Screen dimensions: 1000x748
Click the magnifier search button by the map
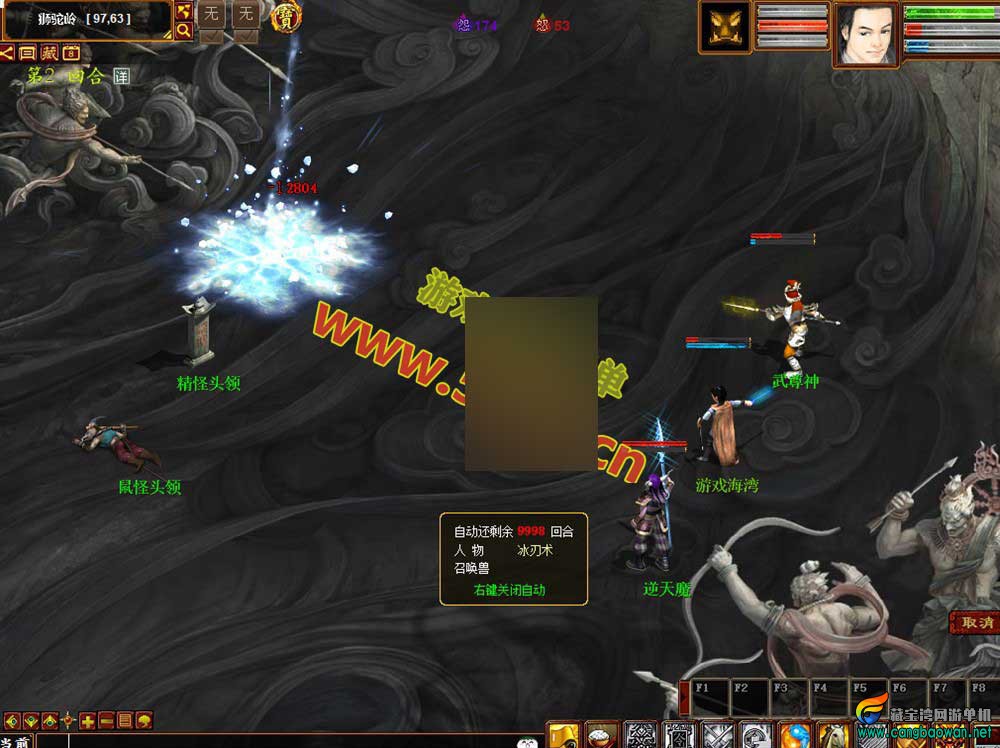click(x=184, y=31)
